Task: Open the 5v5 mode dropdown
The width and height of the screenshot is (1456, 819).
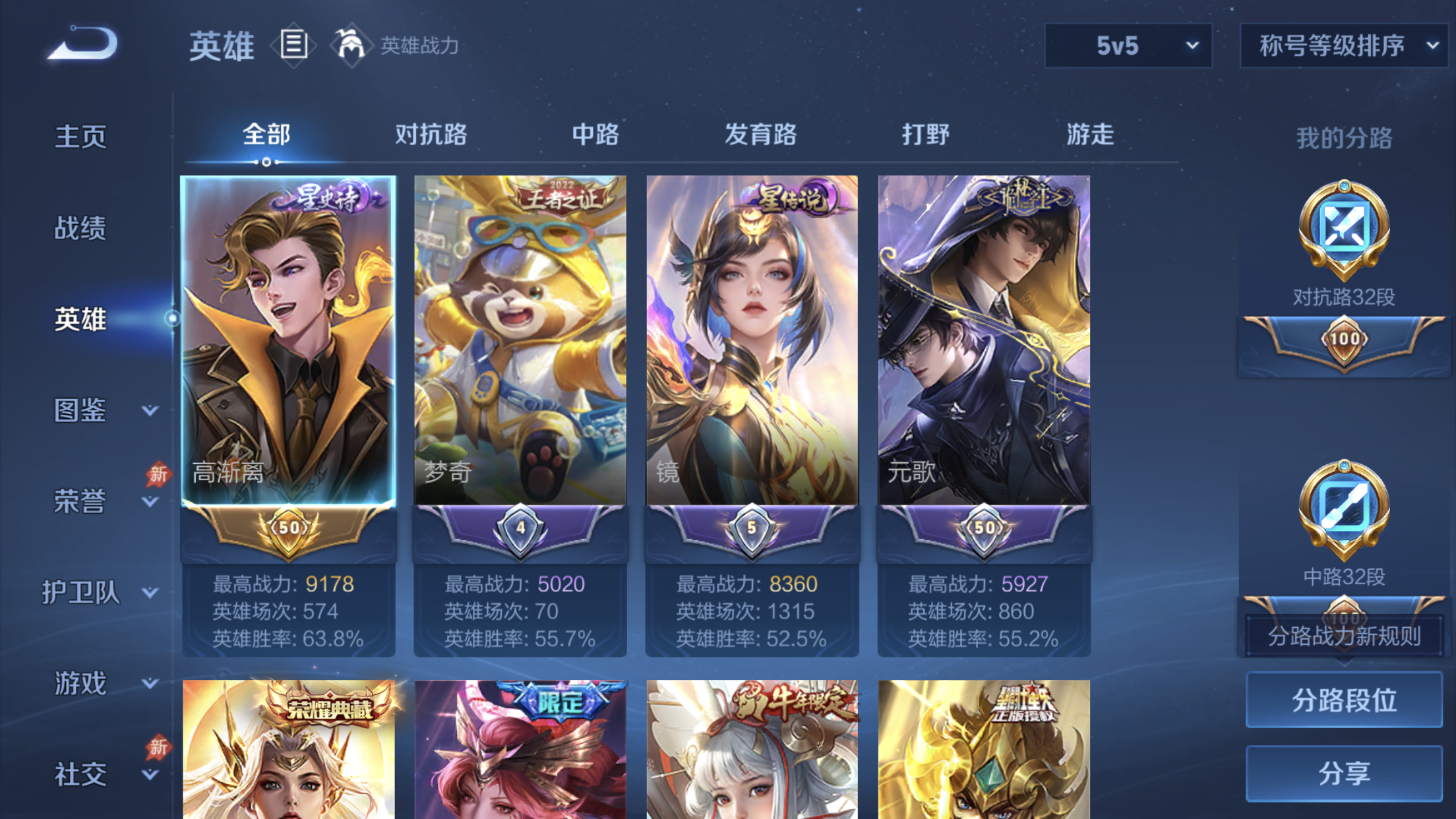Action: click(x=1128, y=45)
